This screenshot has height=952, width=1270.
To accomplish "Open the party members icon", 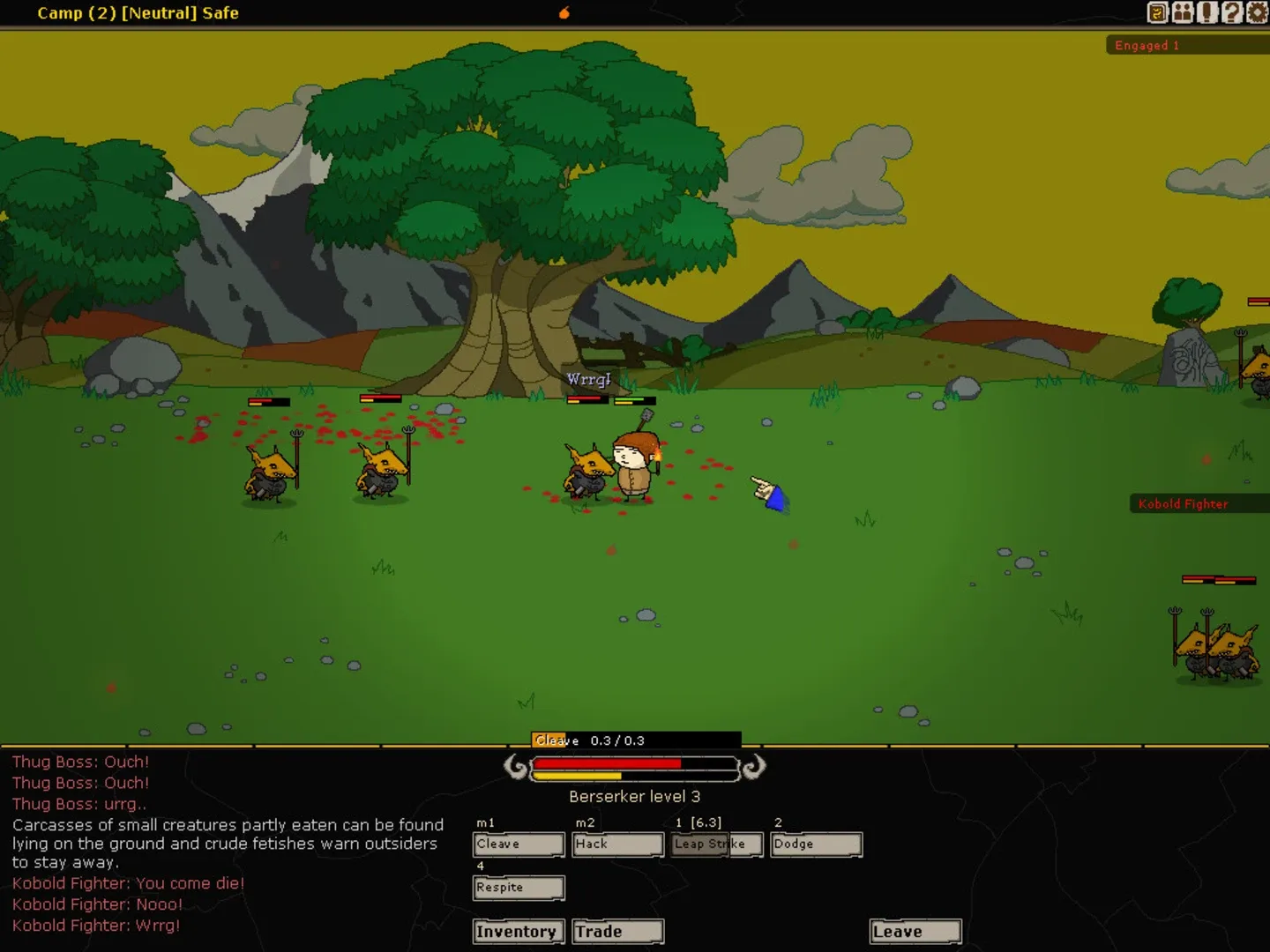I will pos(1181,12).
